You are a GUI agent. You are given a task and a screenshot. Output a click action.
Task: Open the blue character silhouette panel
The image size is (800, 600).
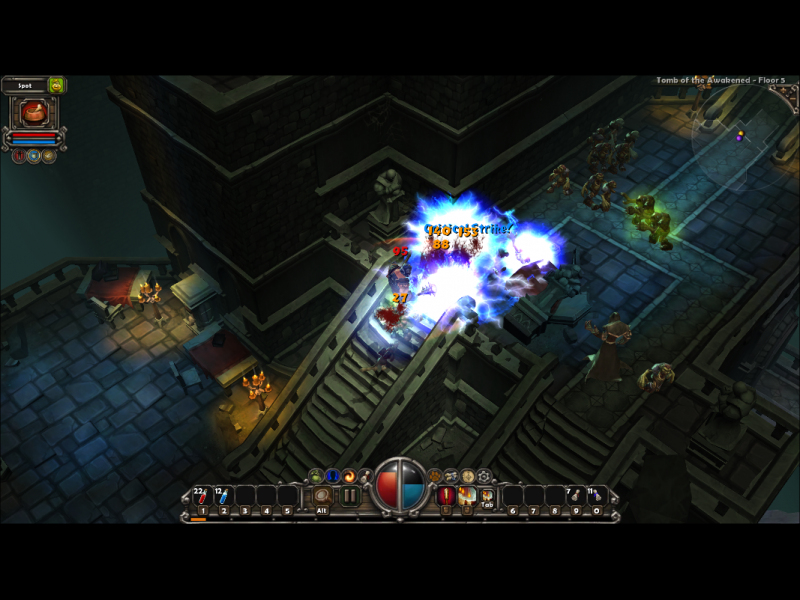333,476
